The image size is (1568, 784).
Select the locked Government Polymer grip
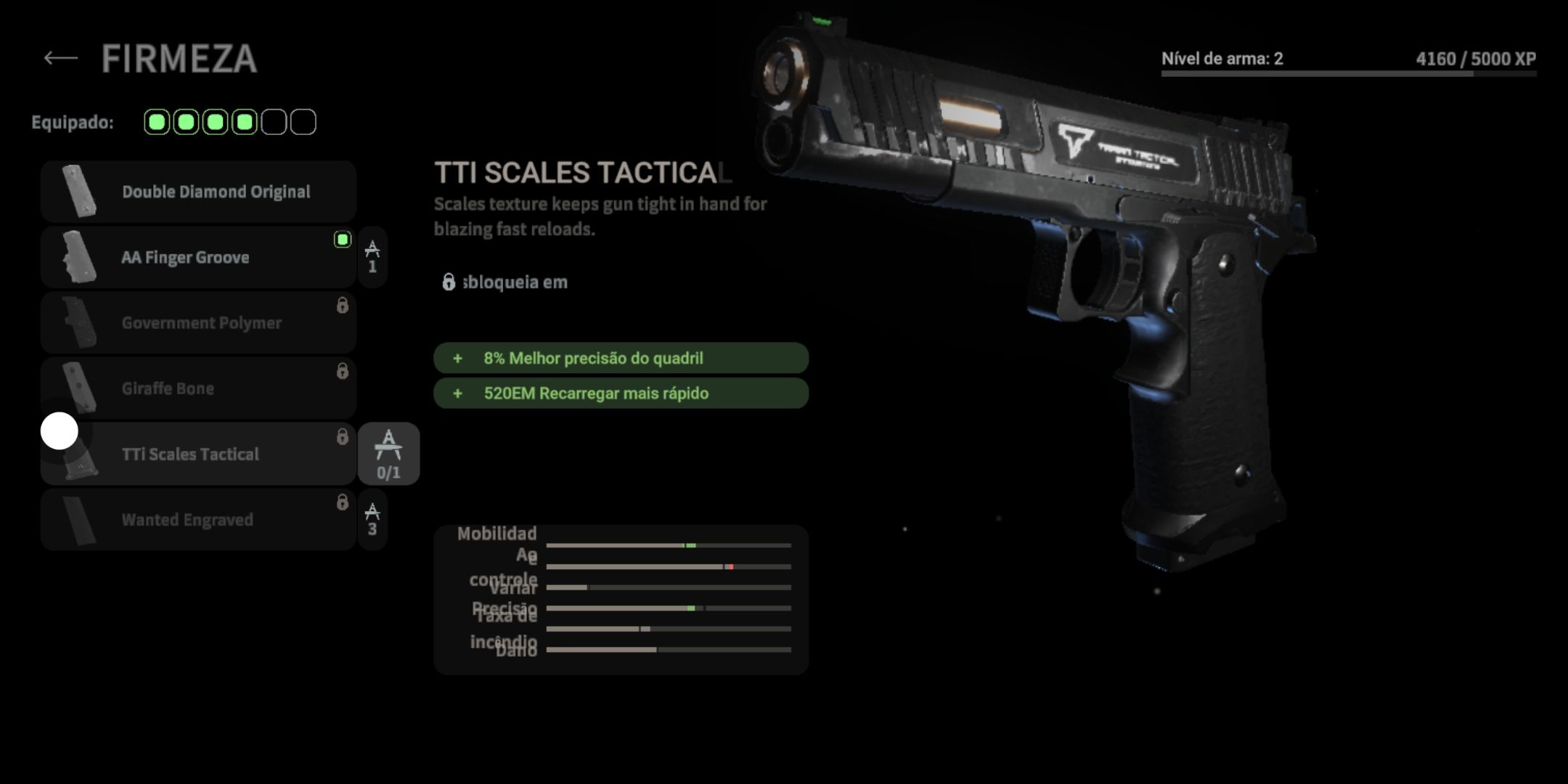coord(198,323)
